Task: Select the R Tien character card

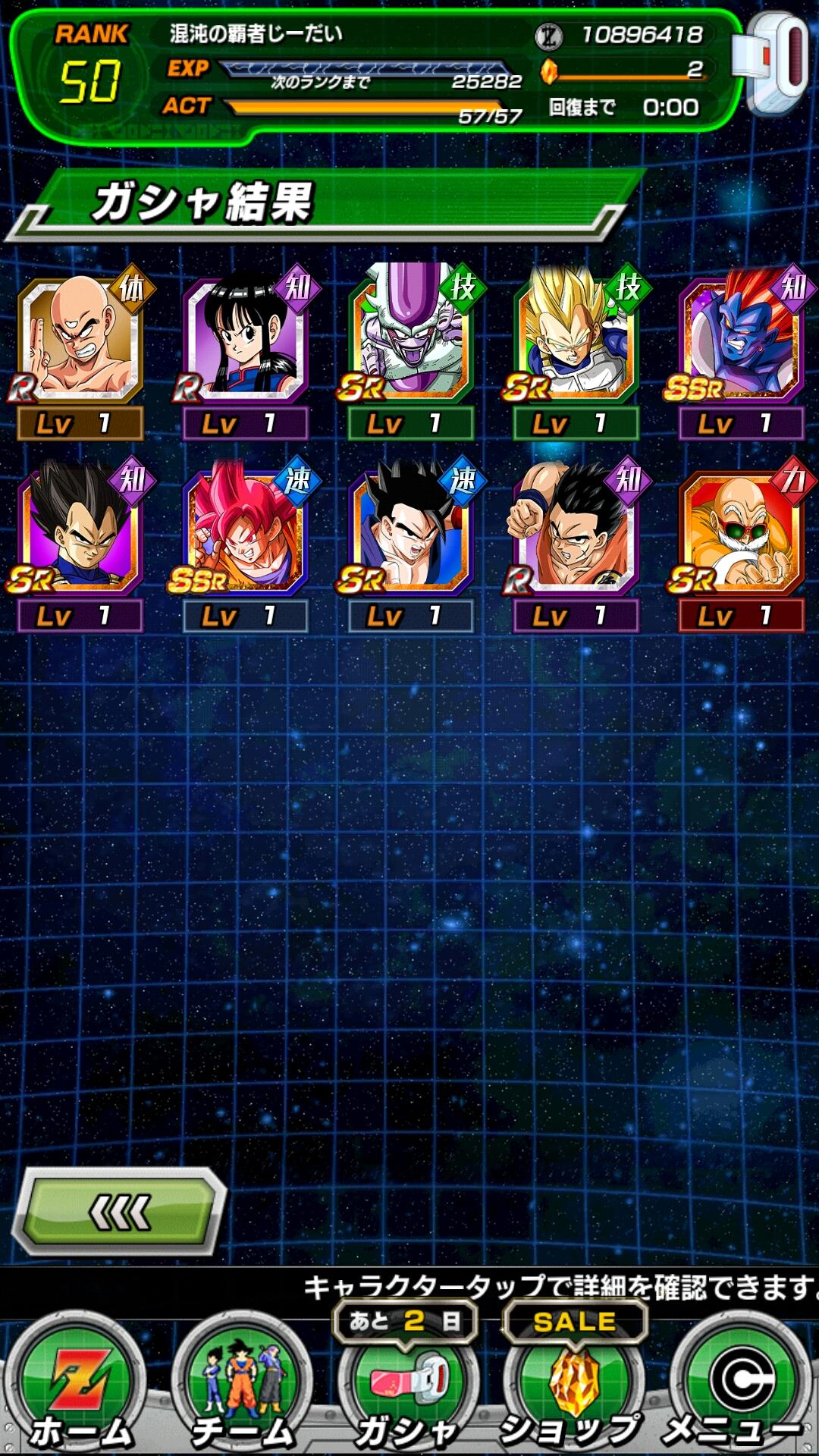Action: coord(80,341)
